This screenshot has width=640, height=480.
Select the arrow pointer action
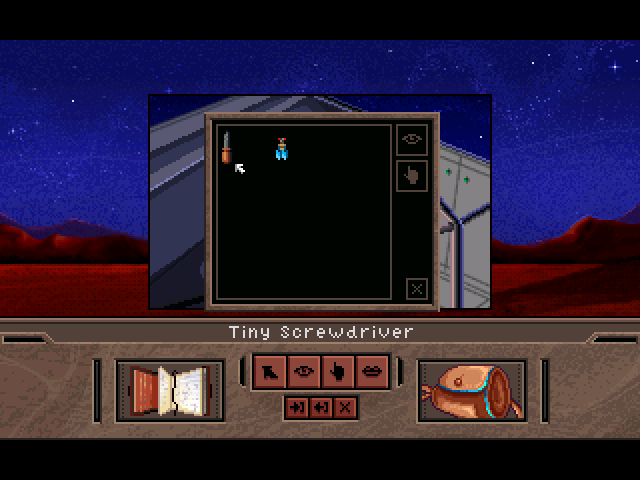[270, 372]
